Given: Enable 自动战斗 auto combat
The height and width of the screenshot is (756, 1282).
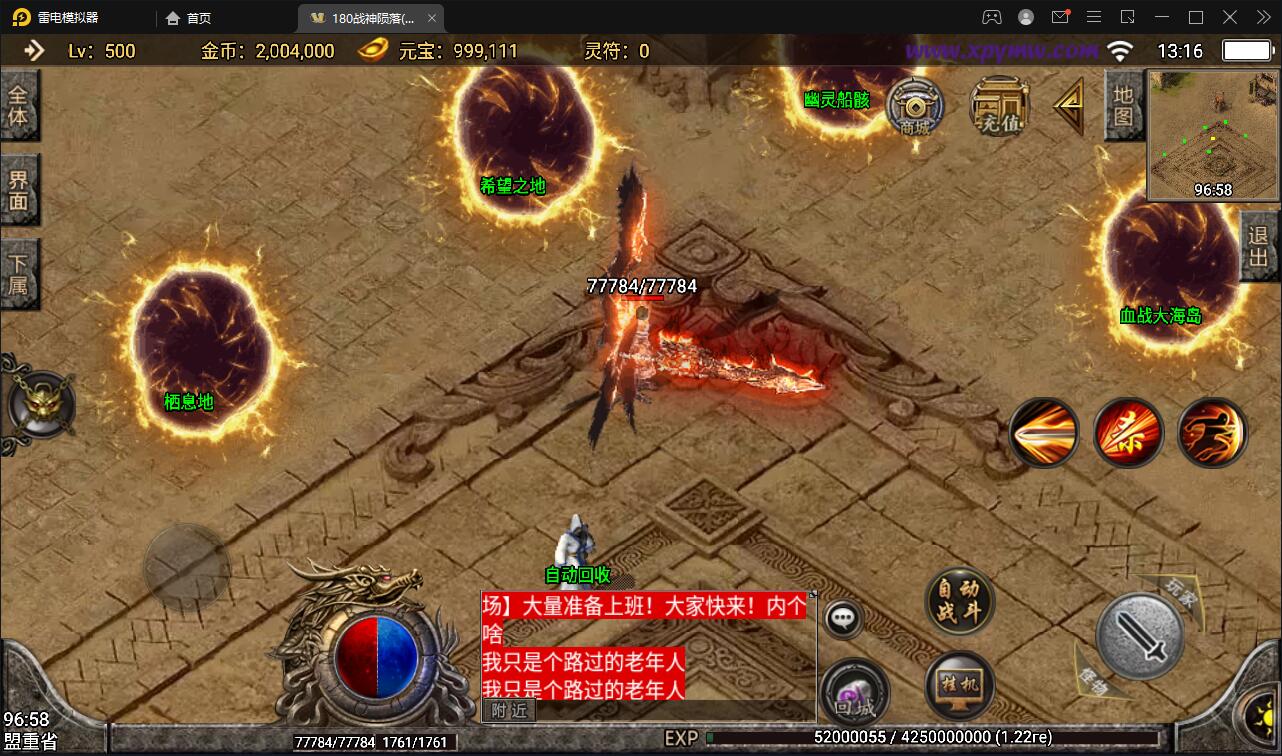Looking at the screenshot, I should pyautogui.click(x=957, y=603).
